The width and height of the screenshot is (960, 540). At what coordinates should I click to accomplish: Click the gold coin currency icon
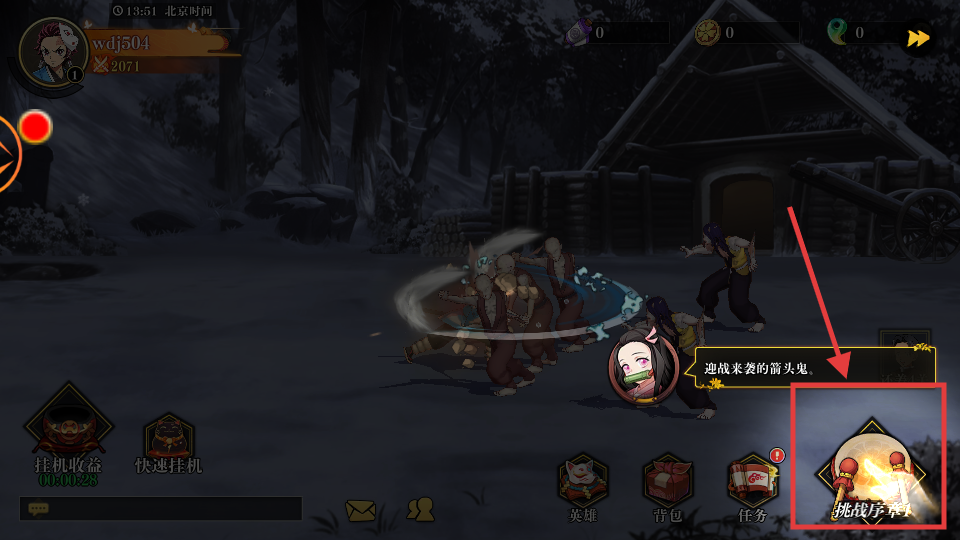pos(708,33)
